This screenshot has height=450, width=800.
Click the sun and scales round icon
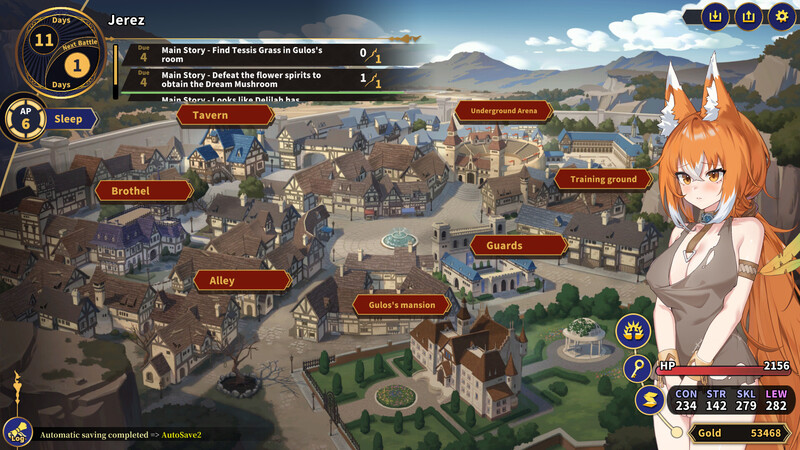click(634, 329)
